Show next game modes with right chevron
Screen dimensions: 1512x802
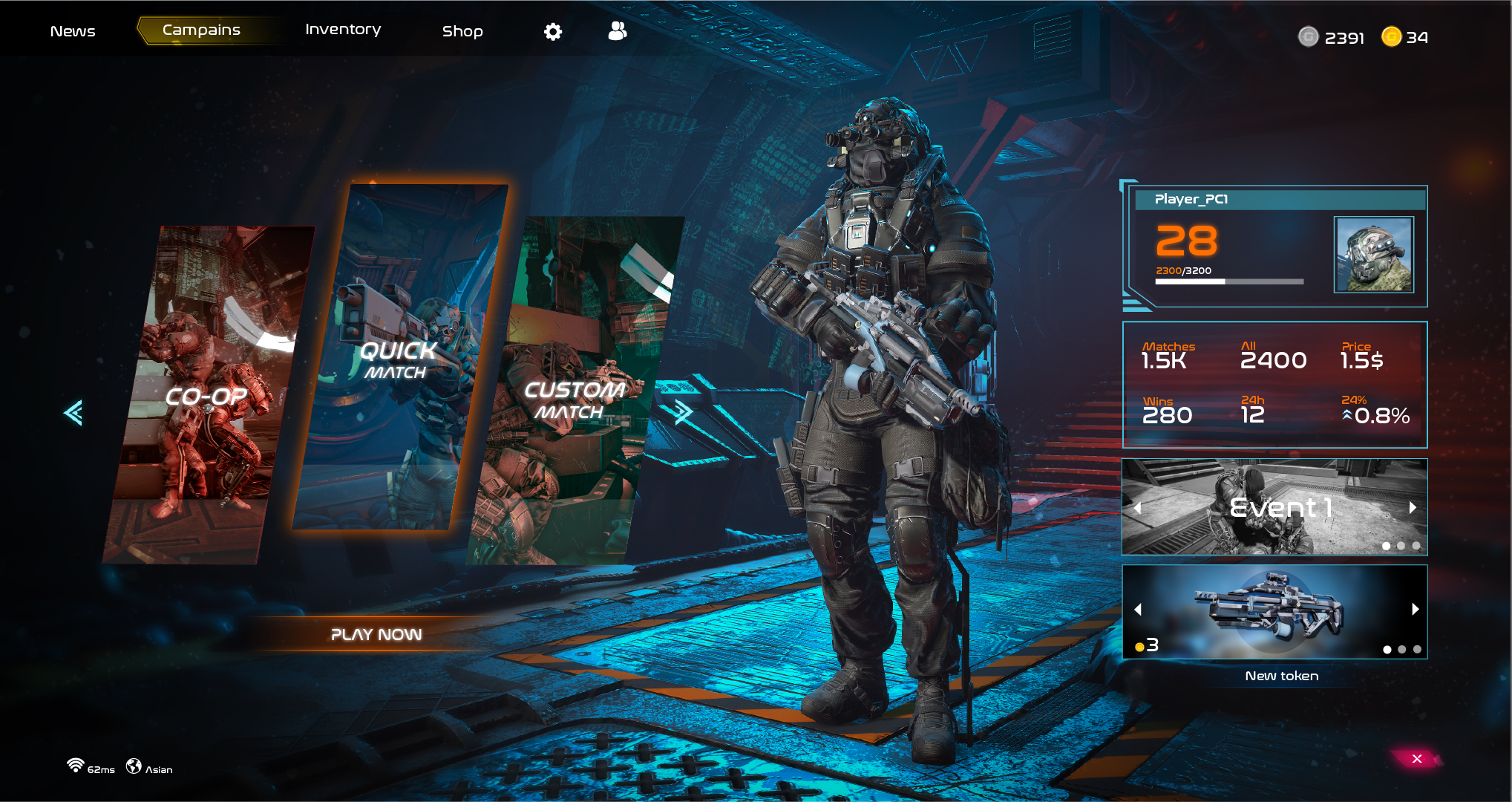click(x=683, y=412)
